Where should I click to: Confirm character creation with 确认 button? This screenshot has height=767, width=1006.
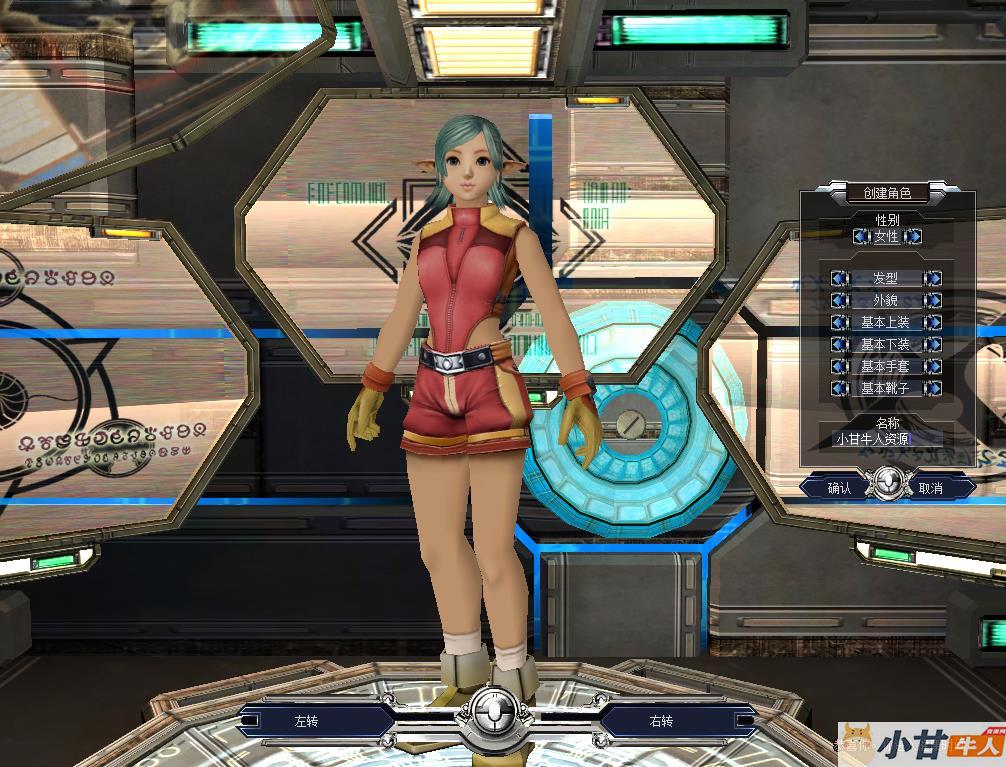[839, 488]
